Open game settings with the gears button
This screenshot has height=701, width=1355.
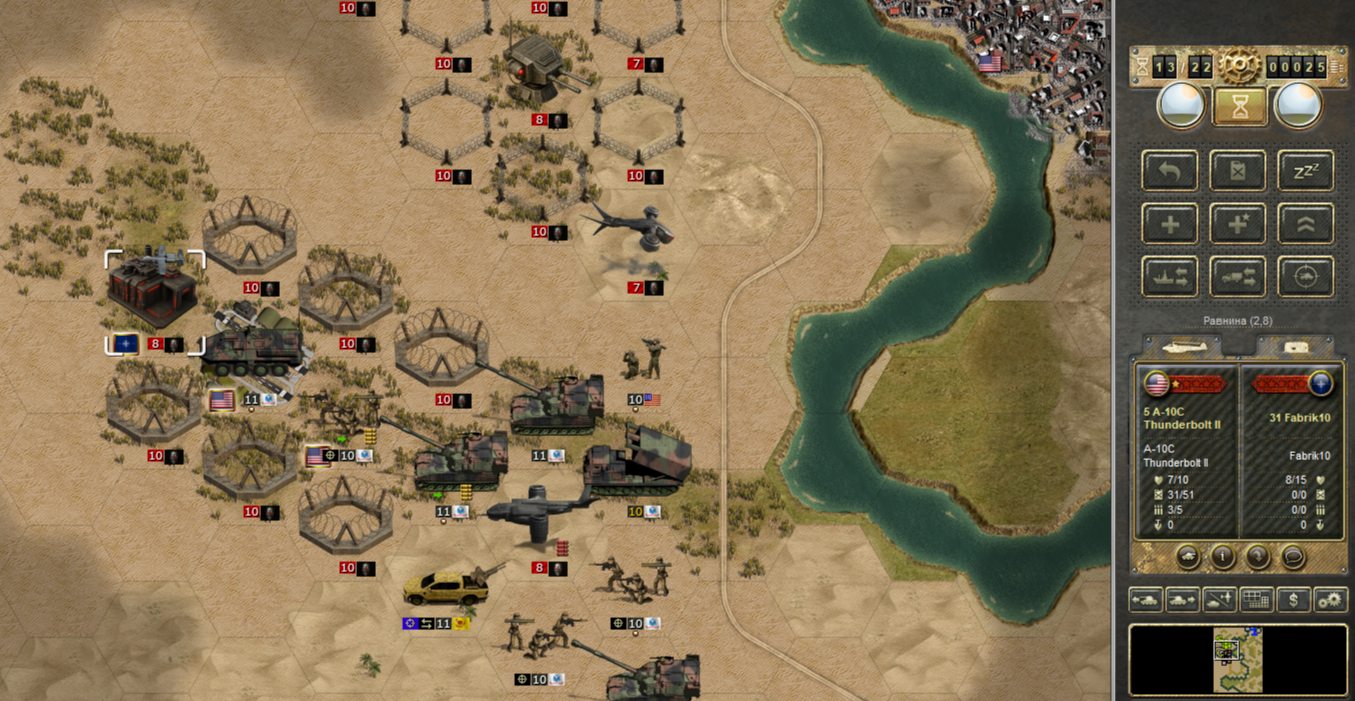pos(1330,600)
